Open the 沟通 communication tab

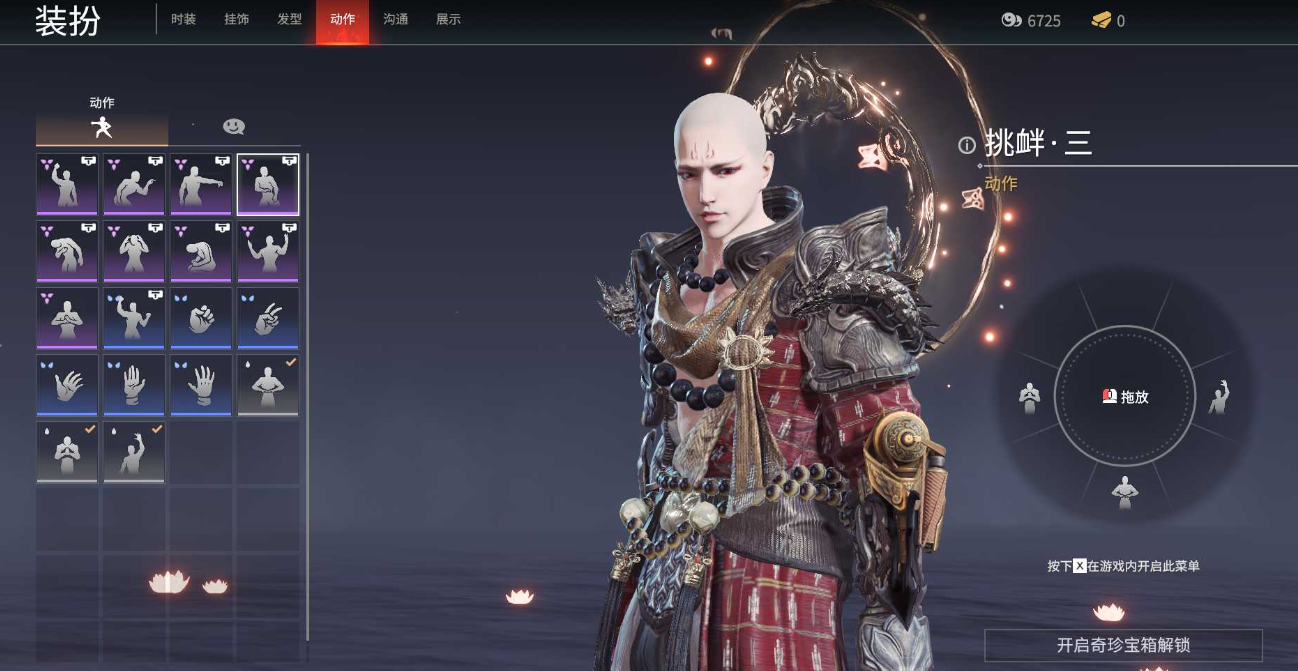pos(395,20)
